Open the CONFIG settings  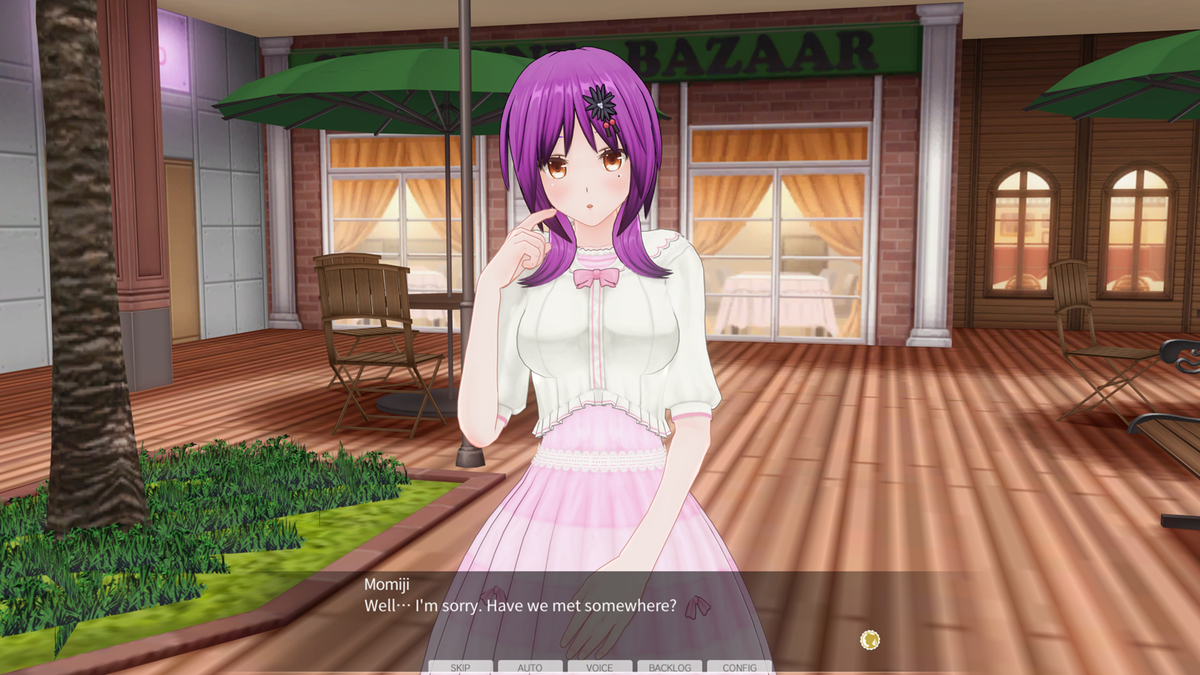tap(740, 667)
